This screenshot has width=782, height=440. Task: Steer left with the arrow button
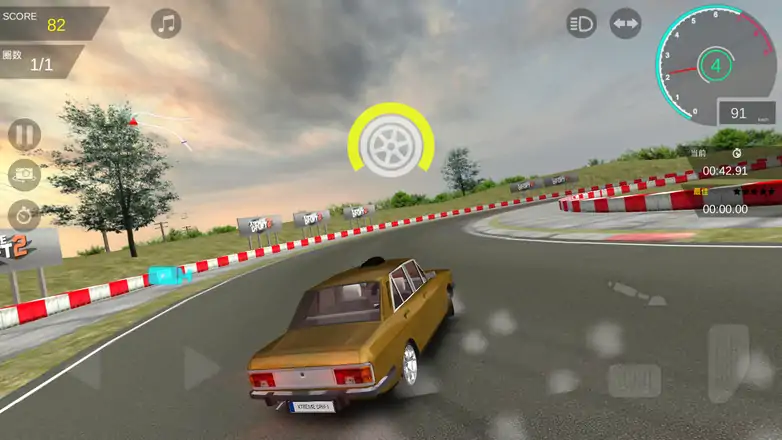coord(86,370)
